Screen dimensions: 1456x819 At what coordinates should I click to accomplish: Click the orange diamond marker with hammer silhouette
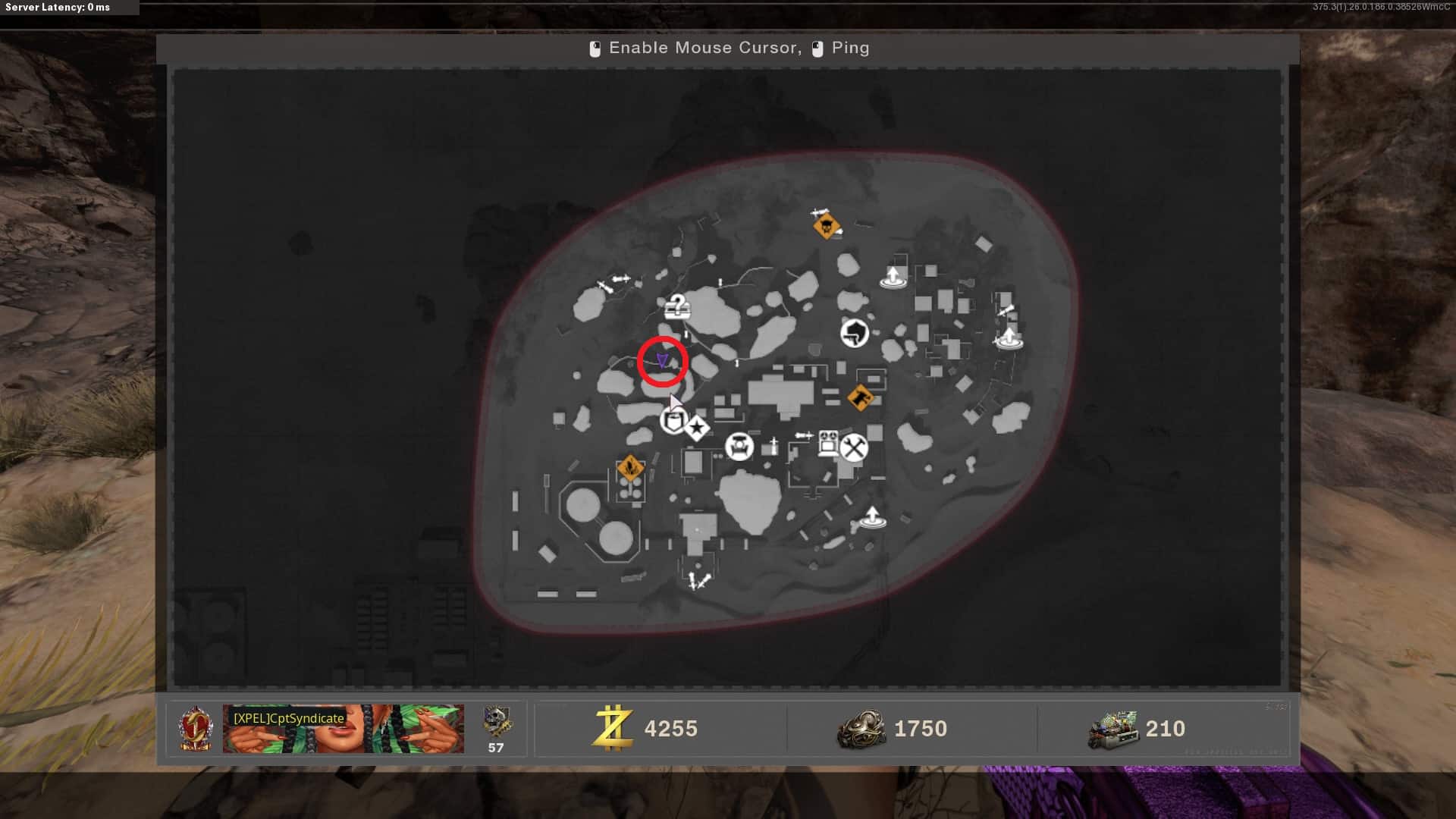point(860,396)
